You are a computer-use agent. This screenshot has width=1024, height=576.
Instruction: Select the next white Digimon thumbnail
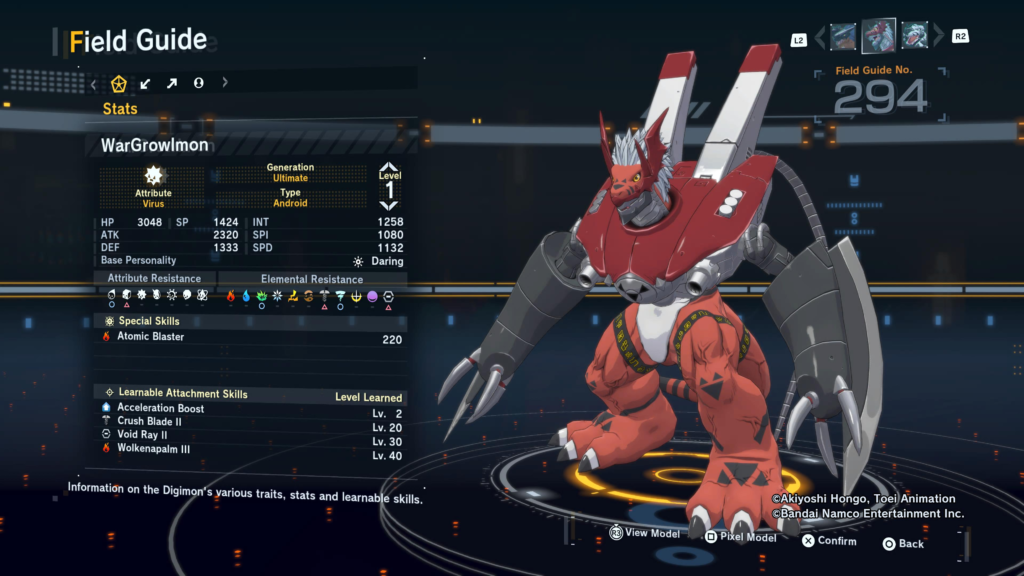point(914,37)
